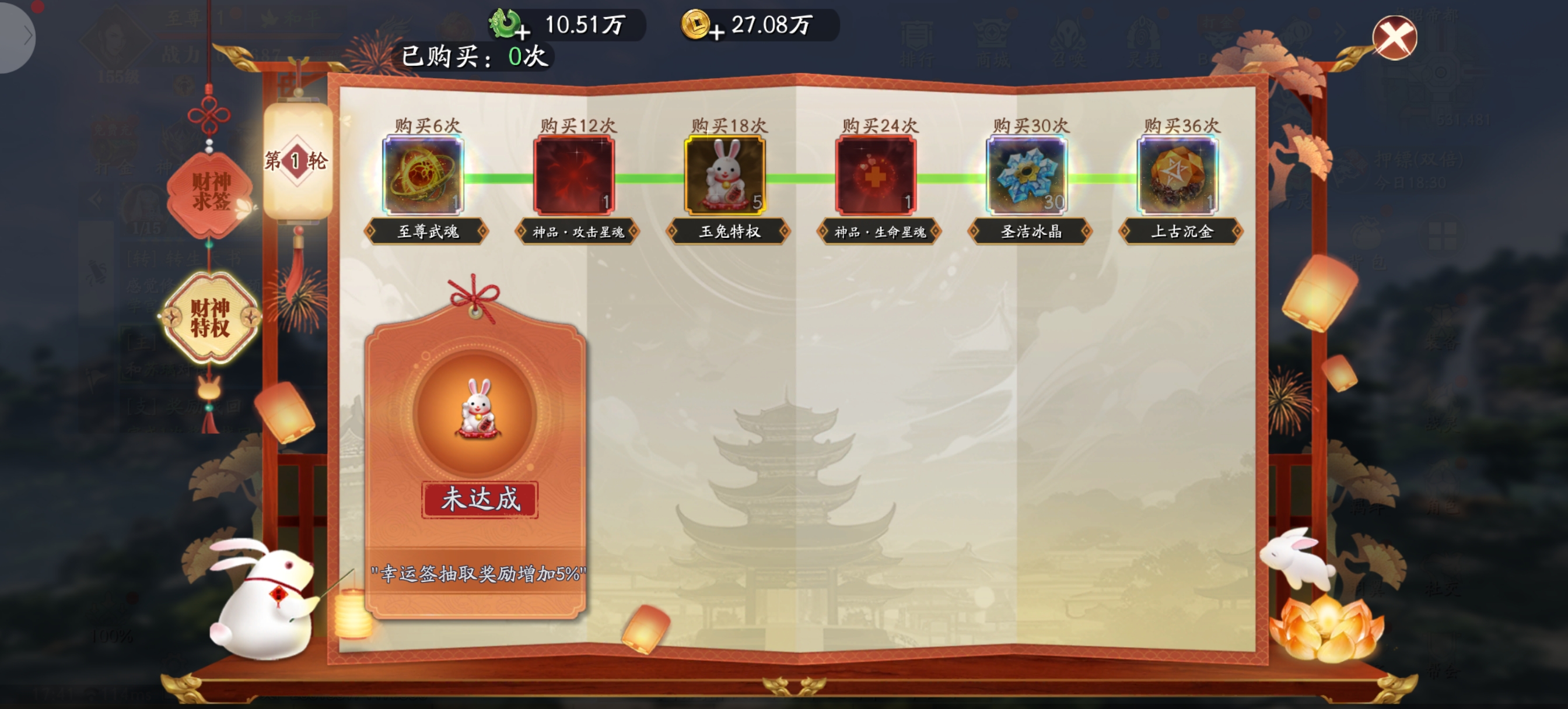The image size is (1568, 709).
Task: Select the 至尊武魂 reward icon
Action: [x=423, y=176]
